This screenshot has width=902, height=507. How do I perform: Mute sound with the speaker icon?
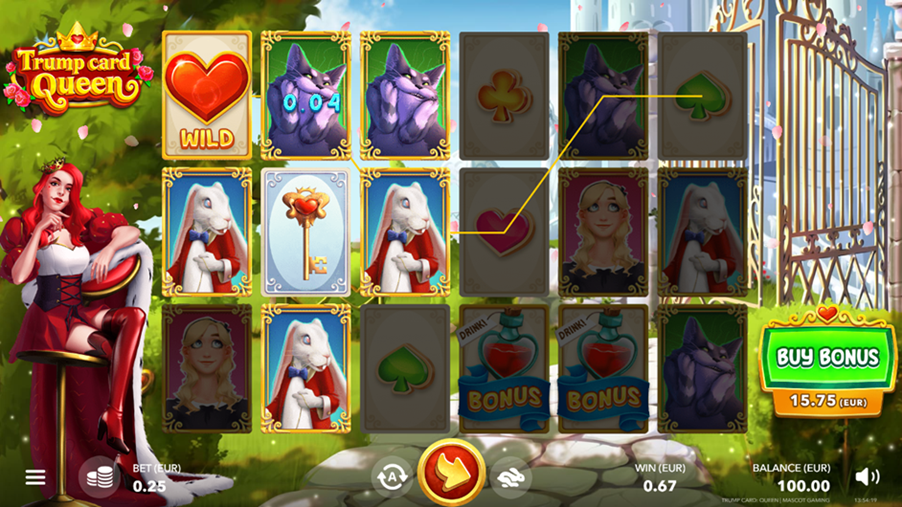click(867, 477)
